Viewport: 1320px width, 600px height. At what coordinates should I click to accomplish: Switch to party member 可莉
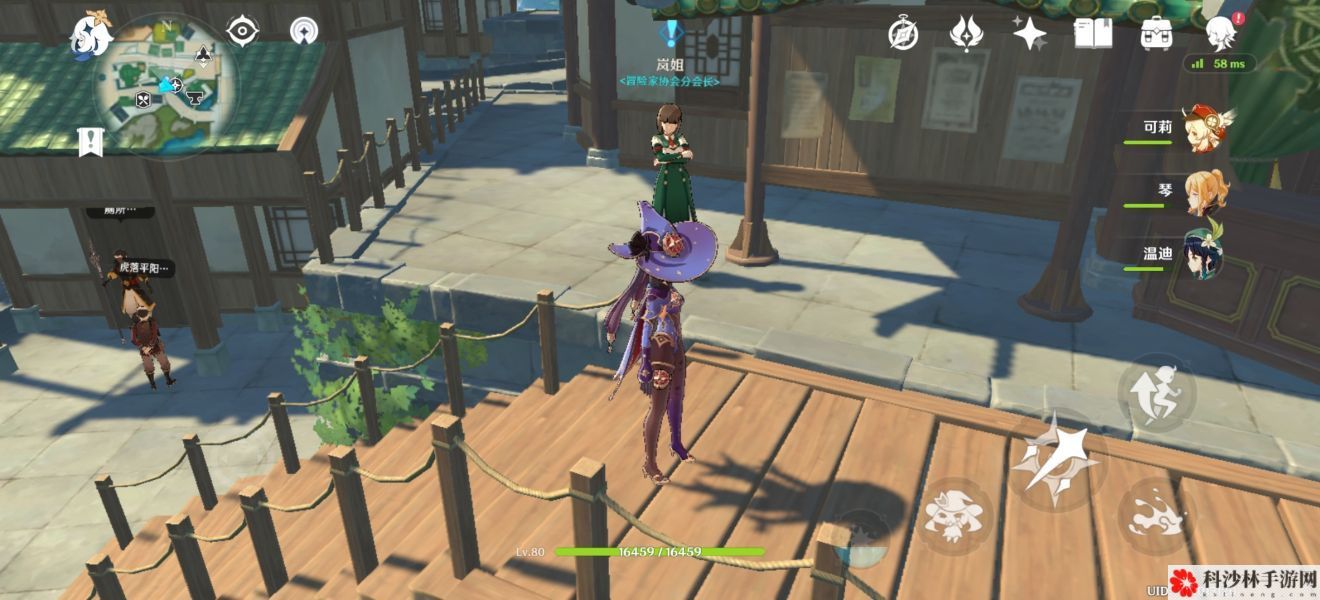(x=1204, y=130)
